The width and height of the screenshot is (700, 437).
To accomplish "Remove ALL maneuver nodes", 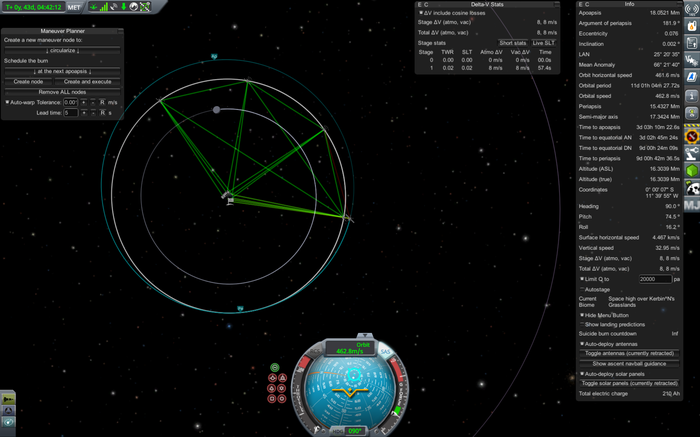I will point(62,91).
